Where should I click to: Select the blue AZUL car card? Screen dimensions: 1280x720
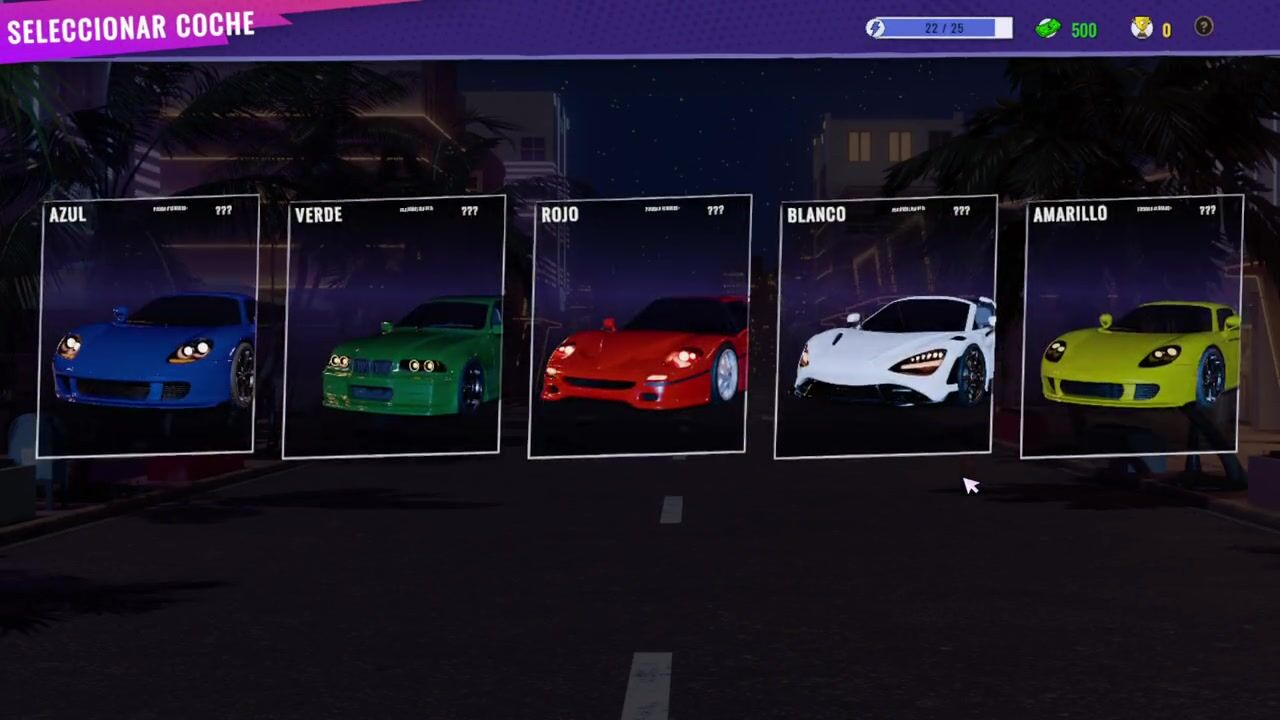pyautogui.click(x=148, y=327)
